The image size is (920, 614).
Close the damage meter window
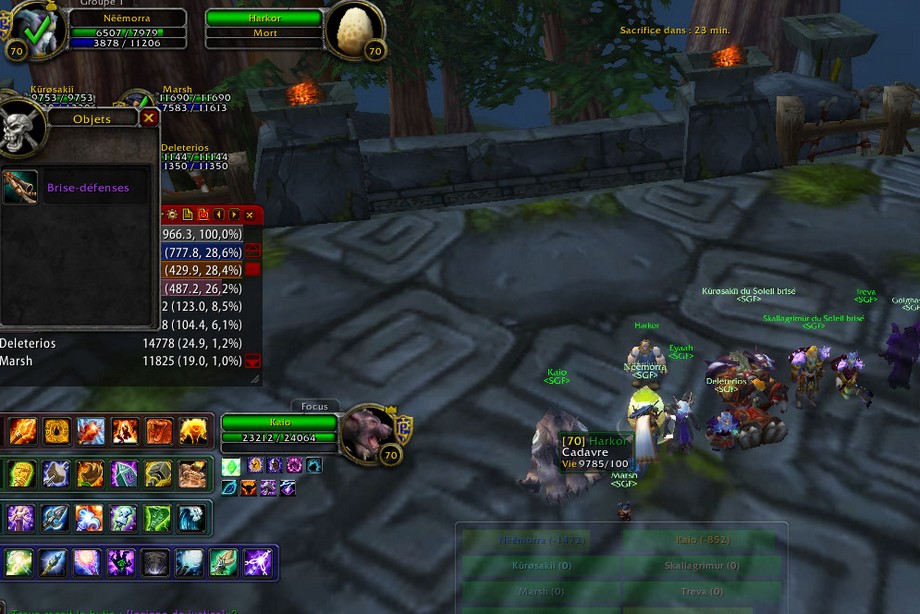click(x=249, y=215)
